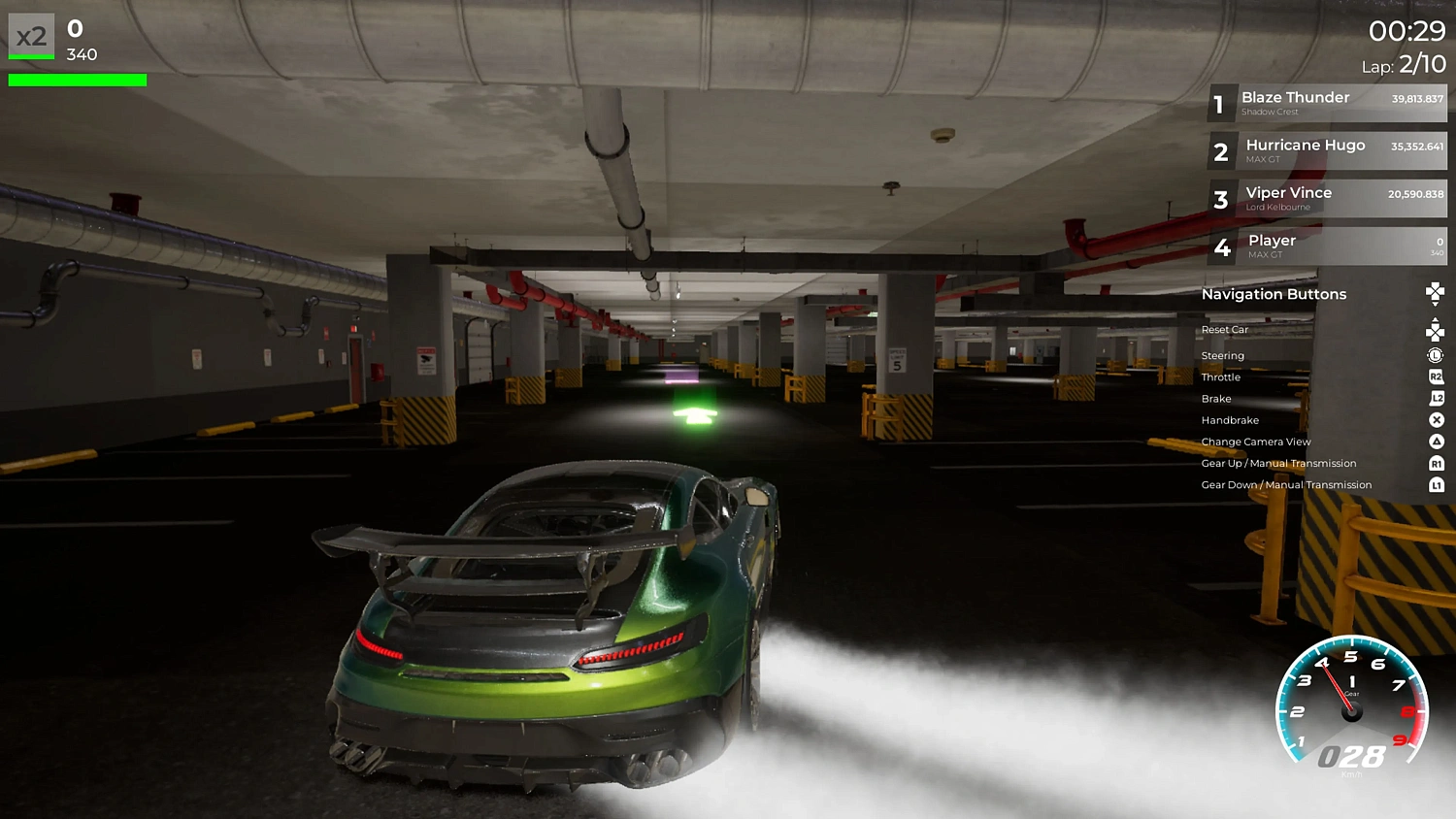
Task: Click the Navigation Buttons panel heading
Action: [x=1274, y=294]
